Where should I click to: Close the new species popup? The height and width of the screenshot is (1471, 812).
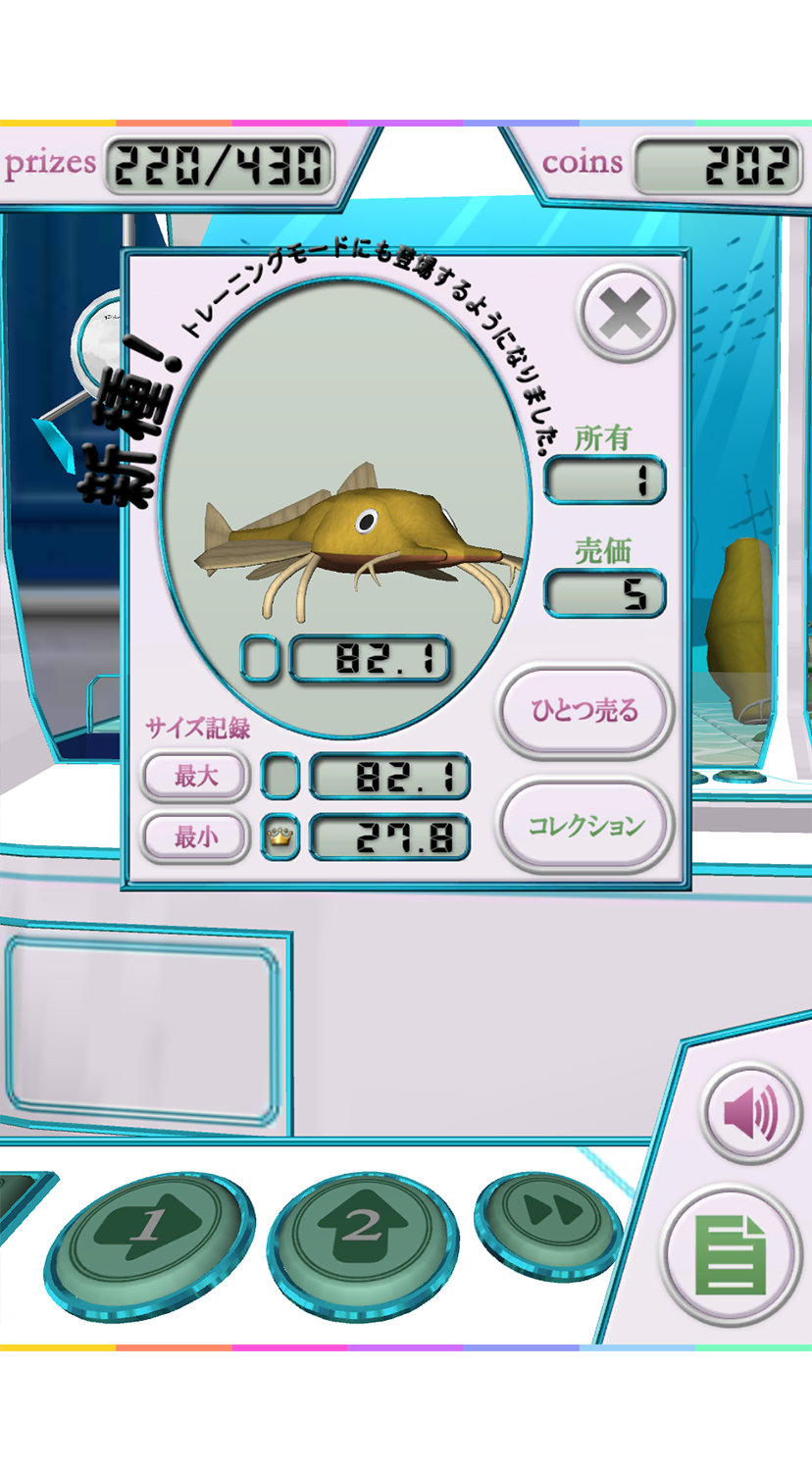tap(626, 316)
